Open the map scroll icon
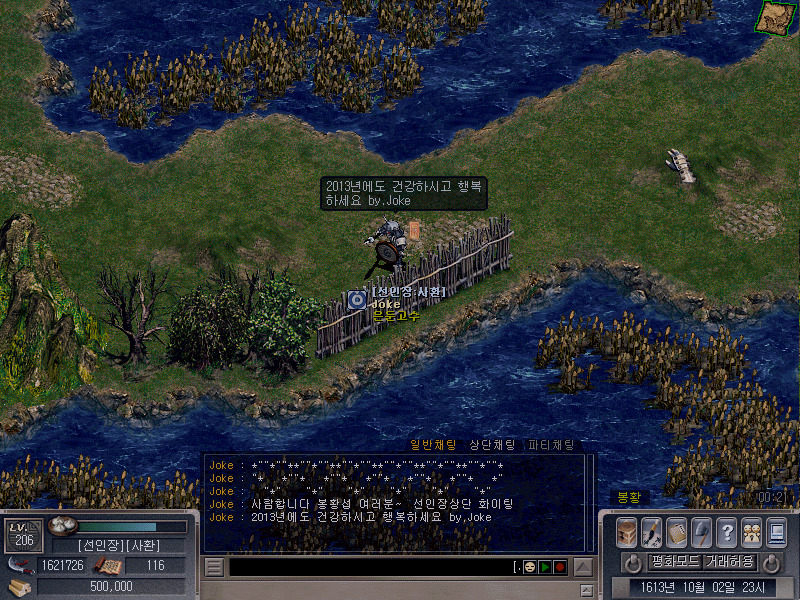Screen dimensions: 800x600 pyautogui.click(x=773, y=17)
